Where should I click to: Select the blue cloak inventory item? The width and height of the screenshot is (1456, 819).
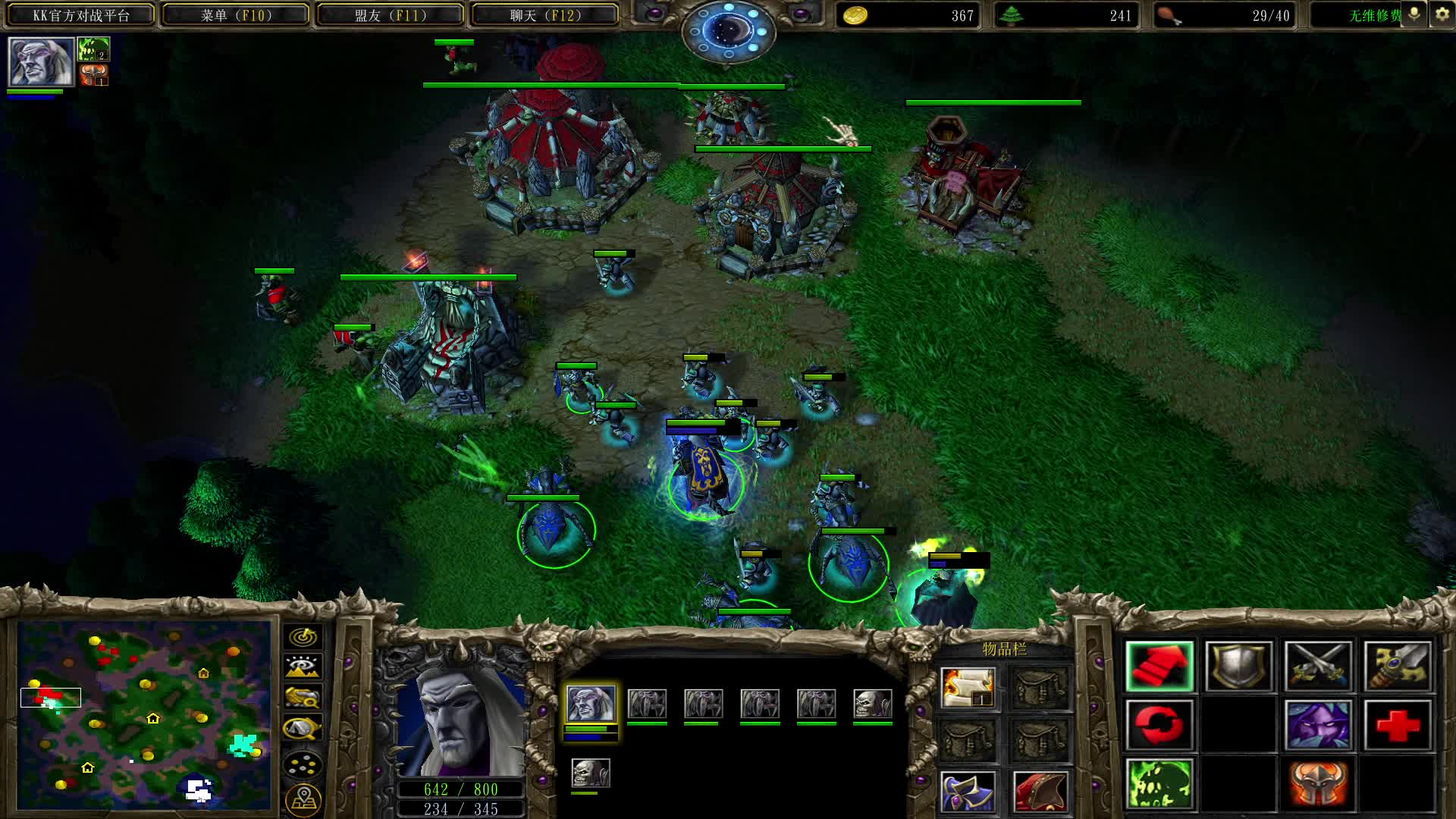968,791
